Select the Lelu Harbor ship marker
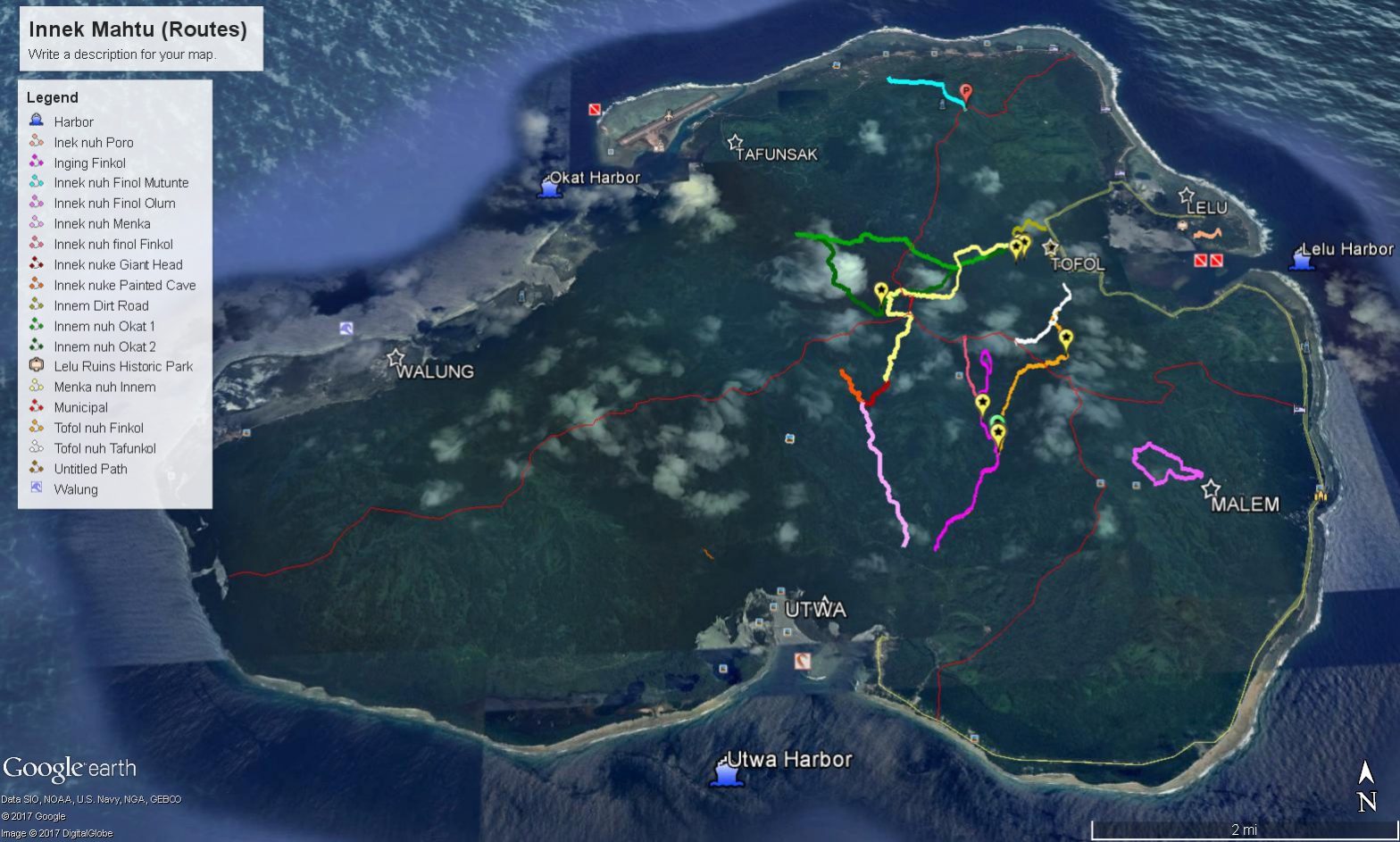This screenshot has width=1400, height=842. coord(1304,259)
